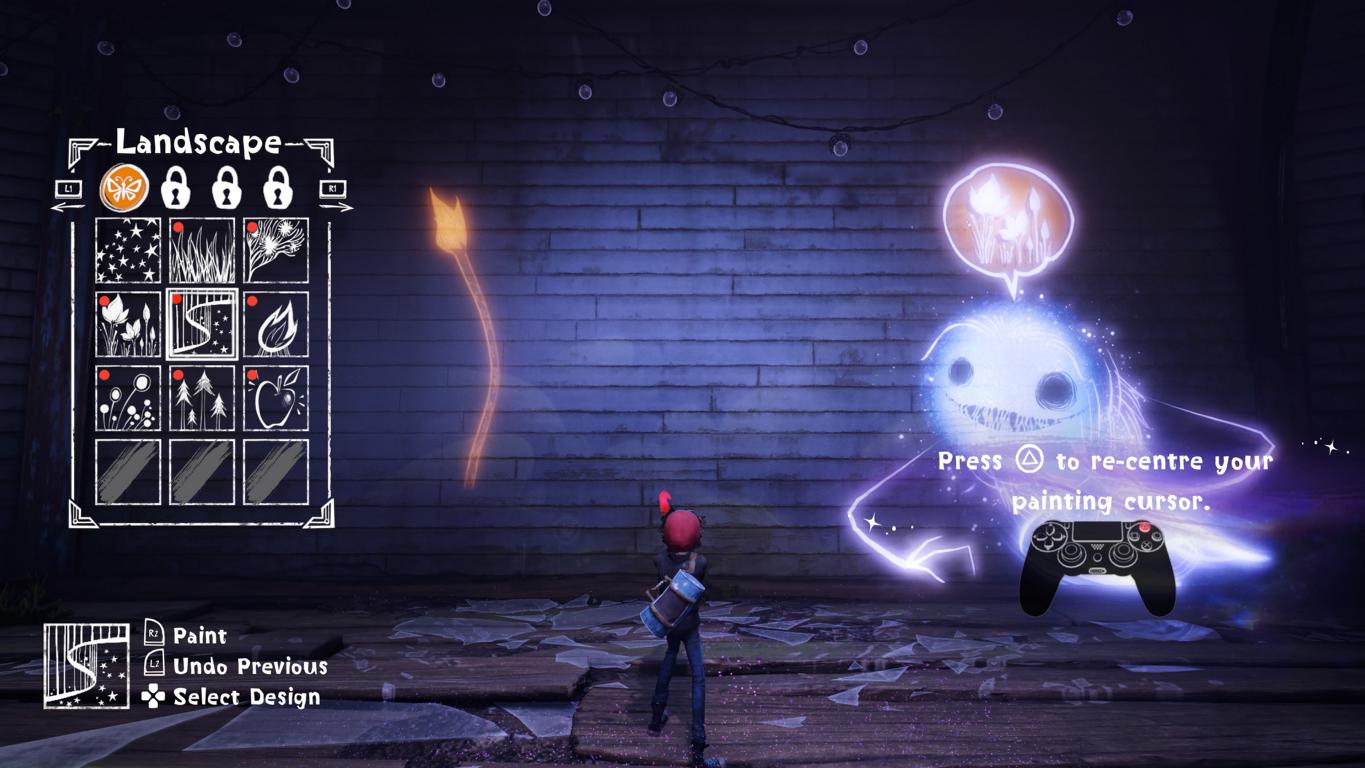Select the pine trees design tile

tap(202, 398)
